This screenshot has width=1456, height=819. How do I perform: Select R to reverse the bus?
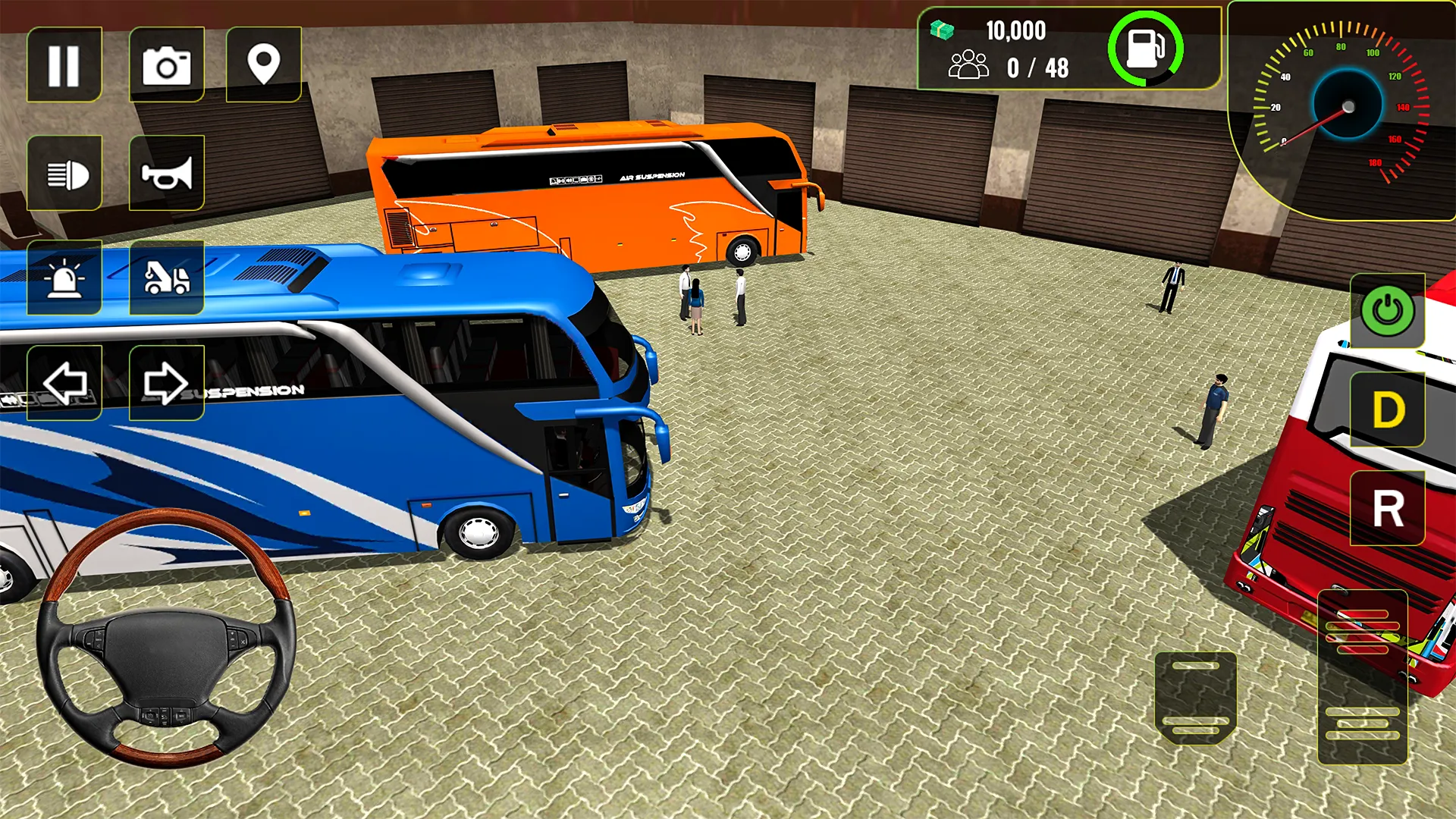coord(1387,510)
